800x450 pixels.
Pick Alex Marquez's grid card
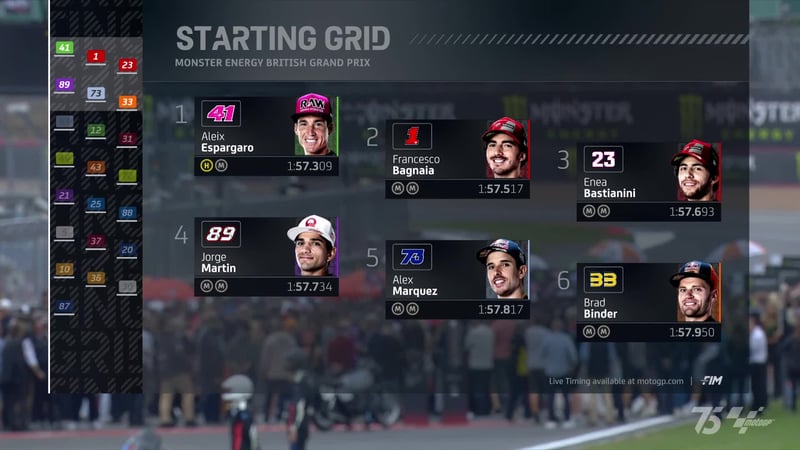(457, 279)
